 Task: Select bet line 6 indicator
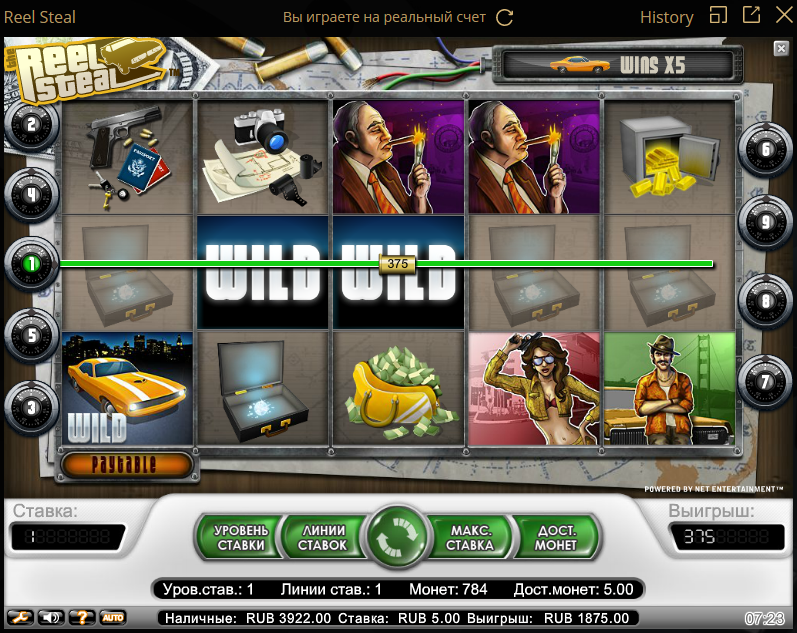point(766,150)
